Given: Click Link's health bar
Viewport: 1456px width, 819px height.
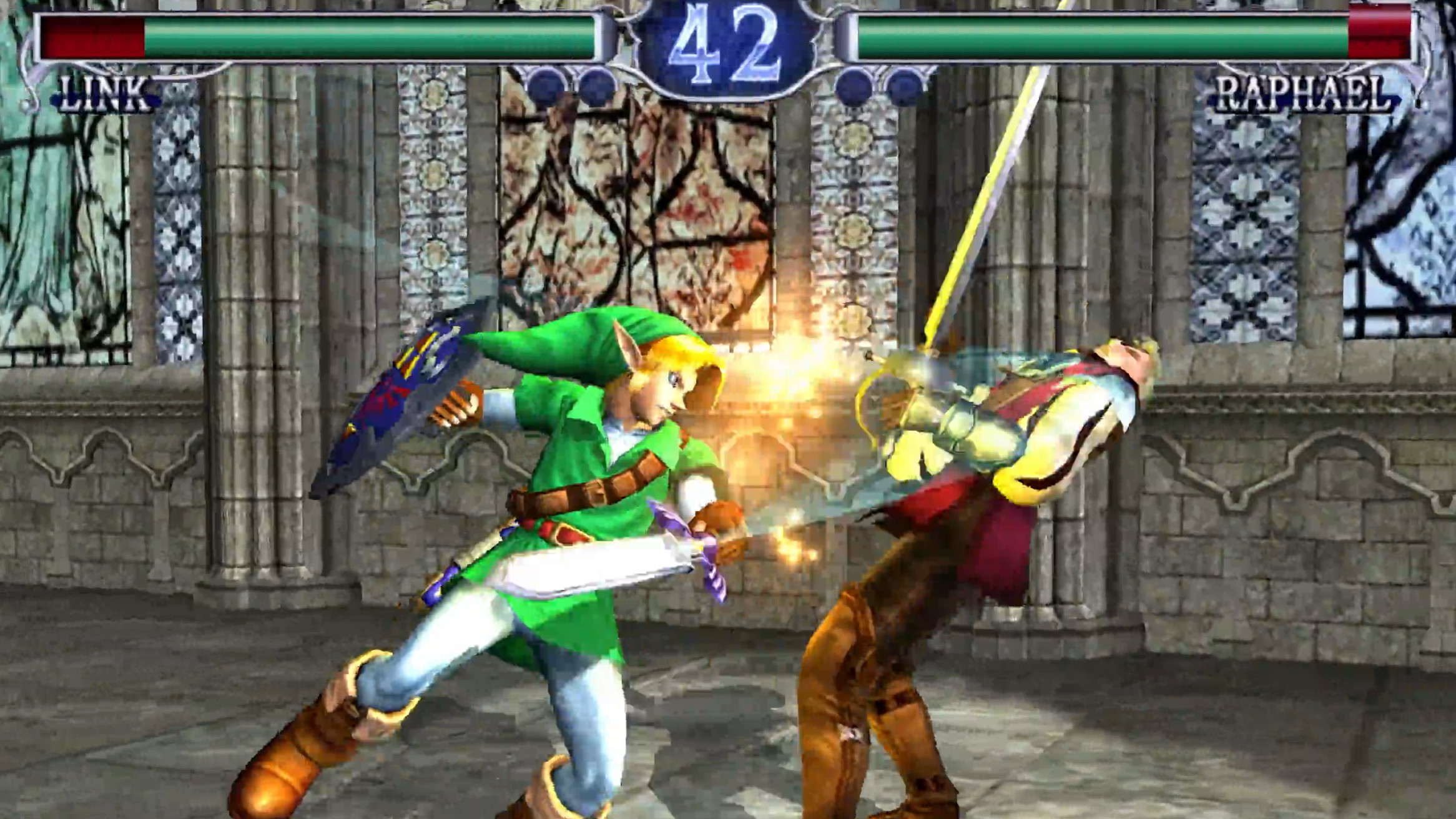Looking at the screenshot, I should click(312, 39).
